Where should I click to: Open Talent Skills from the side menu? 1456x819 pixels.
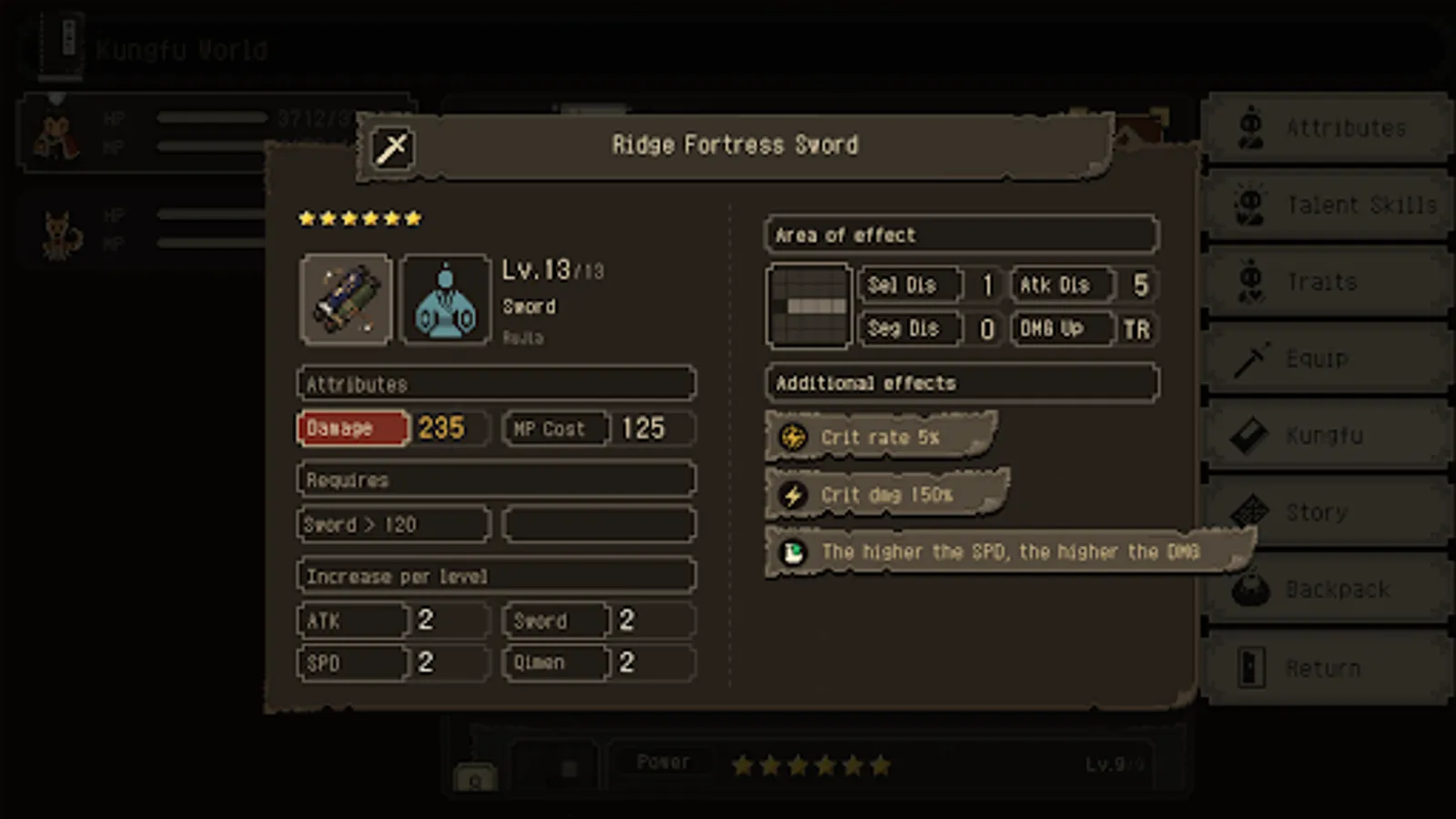(x=1251, y=205)
